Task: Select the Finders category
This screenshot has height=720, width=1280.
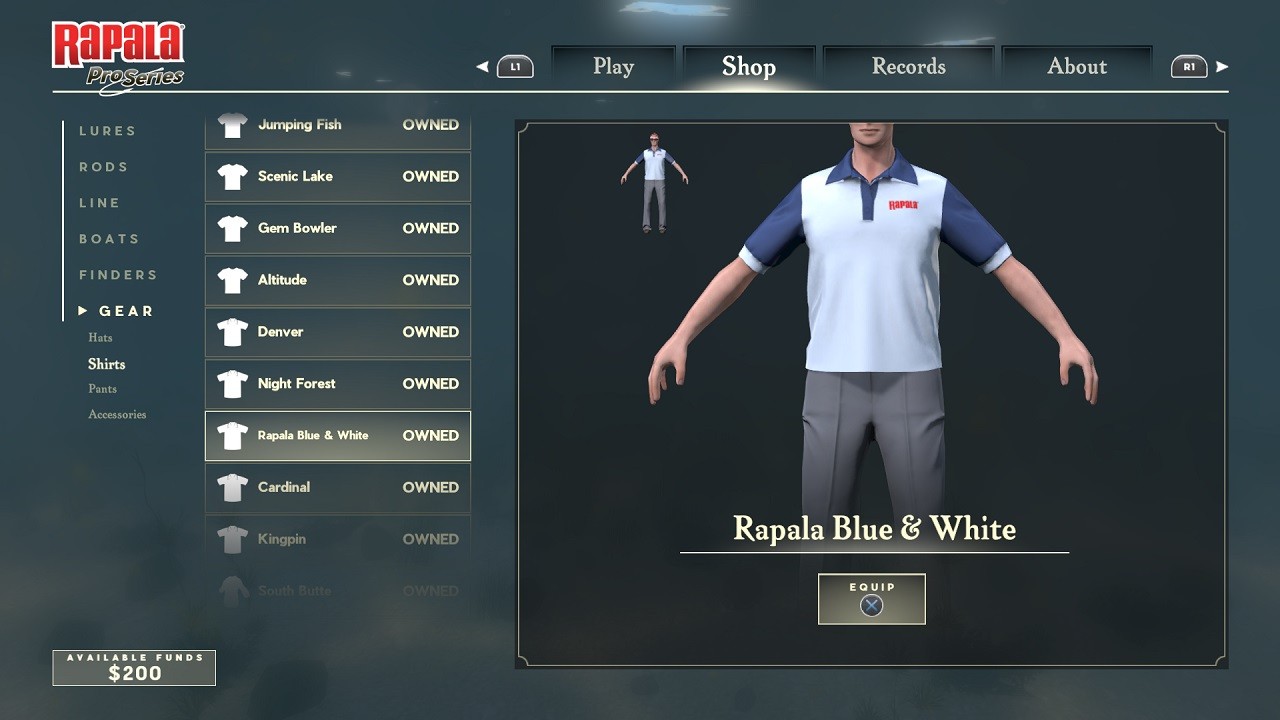Action: 118,275
